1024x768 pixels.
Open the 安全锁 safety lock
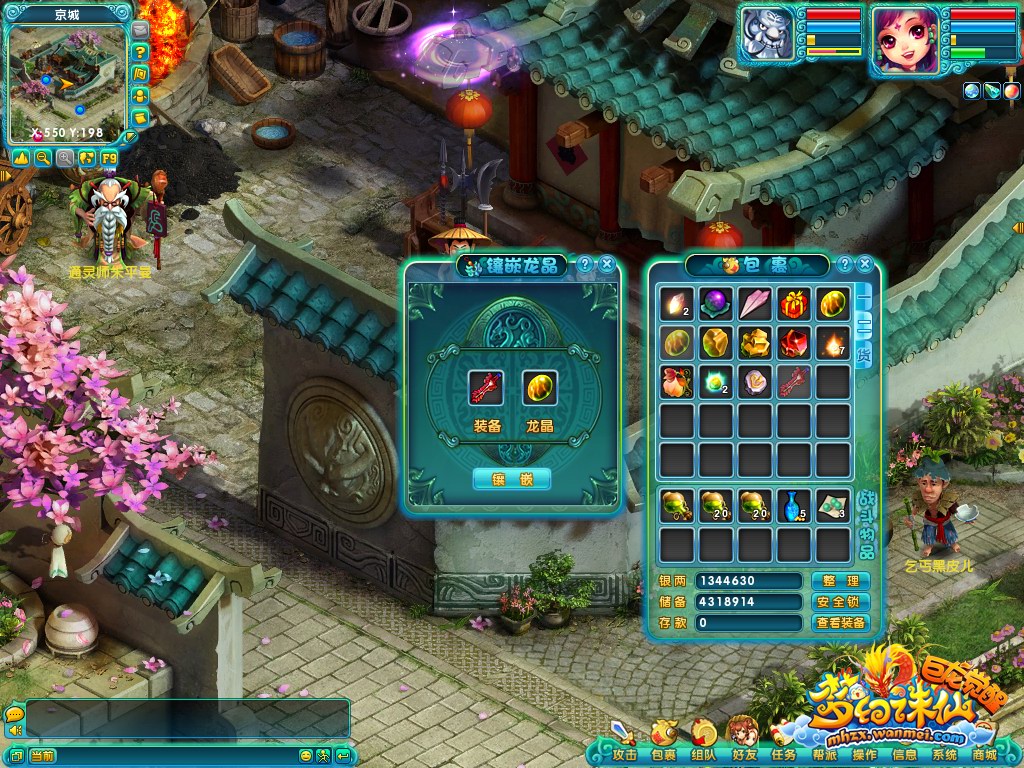840,602
